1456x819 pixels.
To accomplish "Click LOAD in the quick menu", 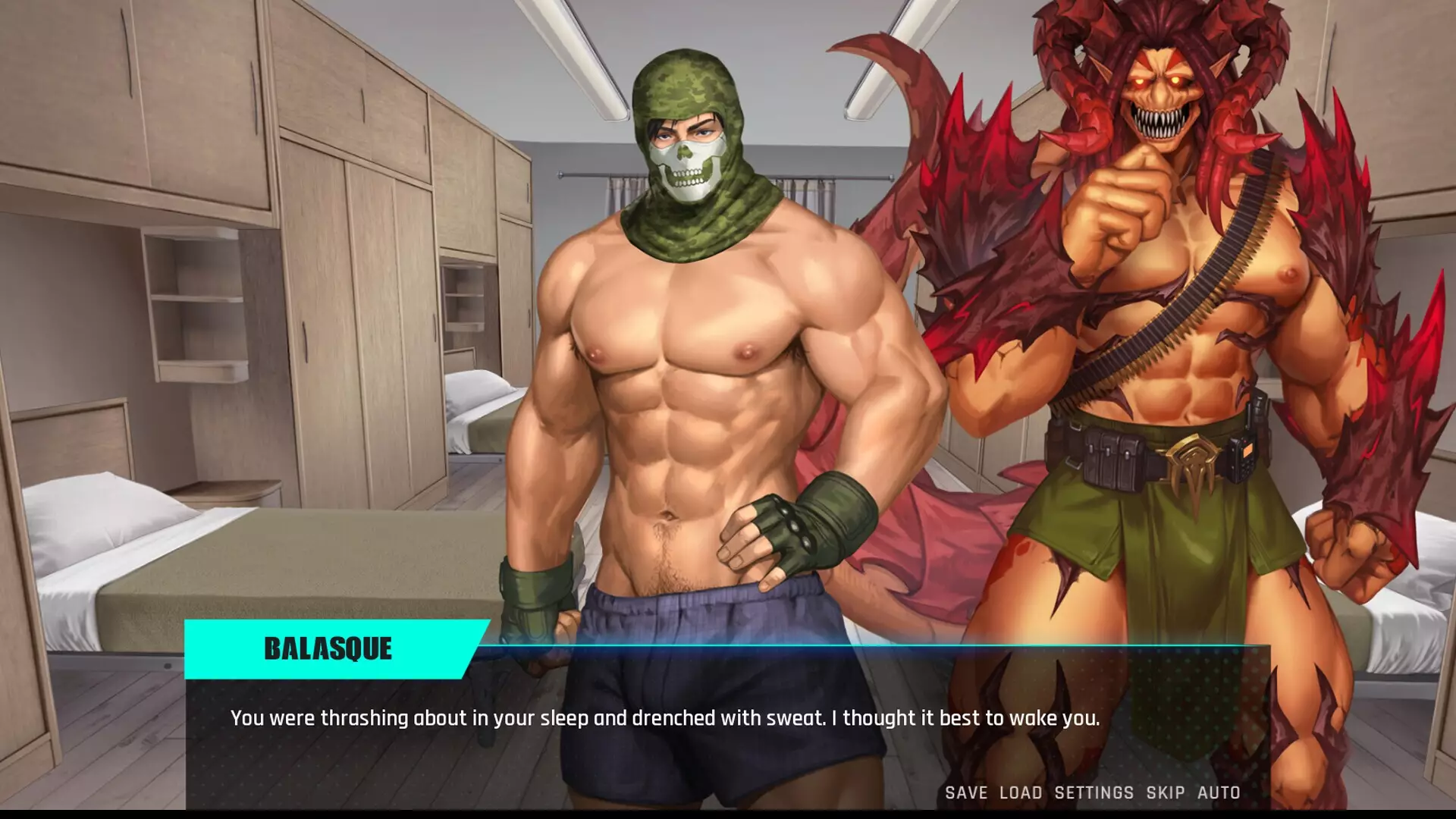I will (x=1022, y=793).
